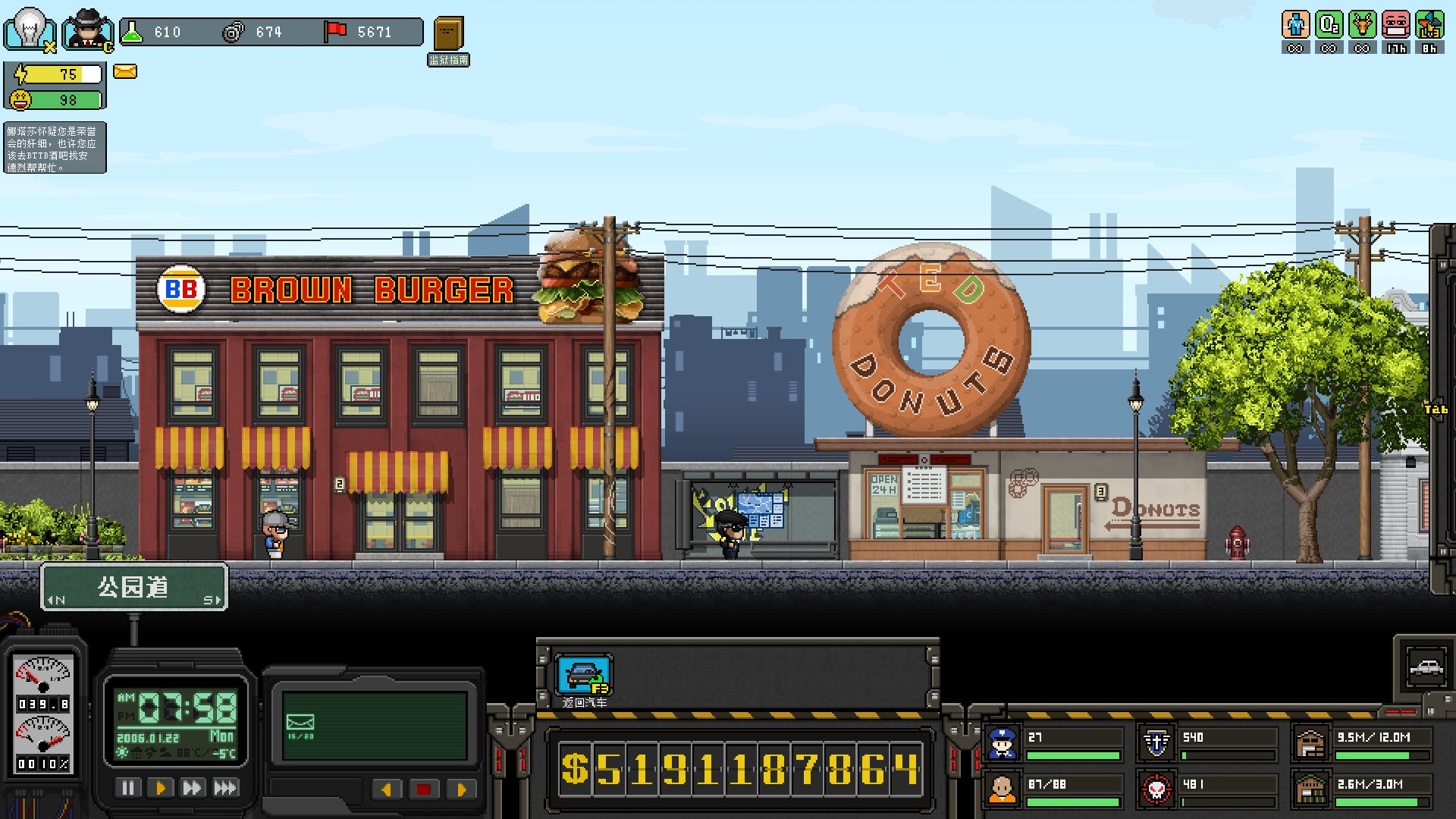Click the O2 oxygen buff icon
Screen dimensions: 1456x819
1329,25
